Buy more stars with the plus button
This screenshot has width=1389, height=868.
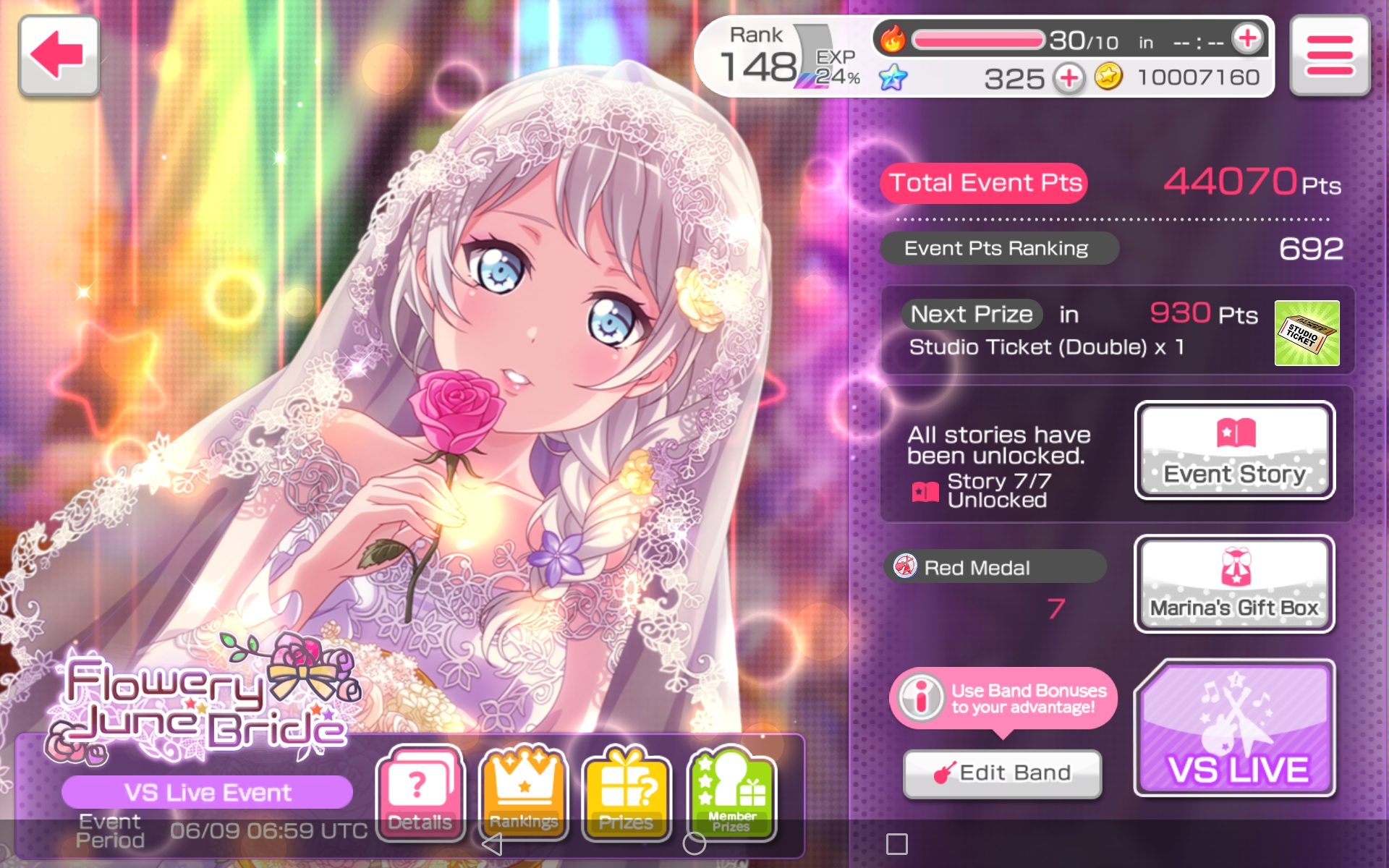(1069, 77)
